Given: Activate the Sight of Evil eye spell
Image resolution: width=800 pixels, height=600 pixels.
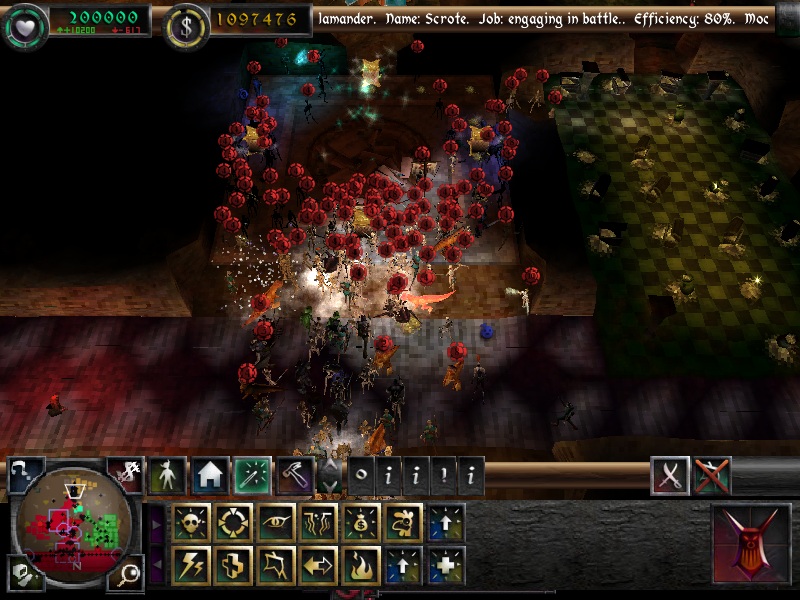Looking at the screenshot, I should [x=276, y=522].
